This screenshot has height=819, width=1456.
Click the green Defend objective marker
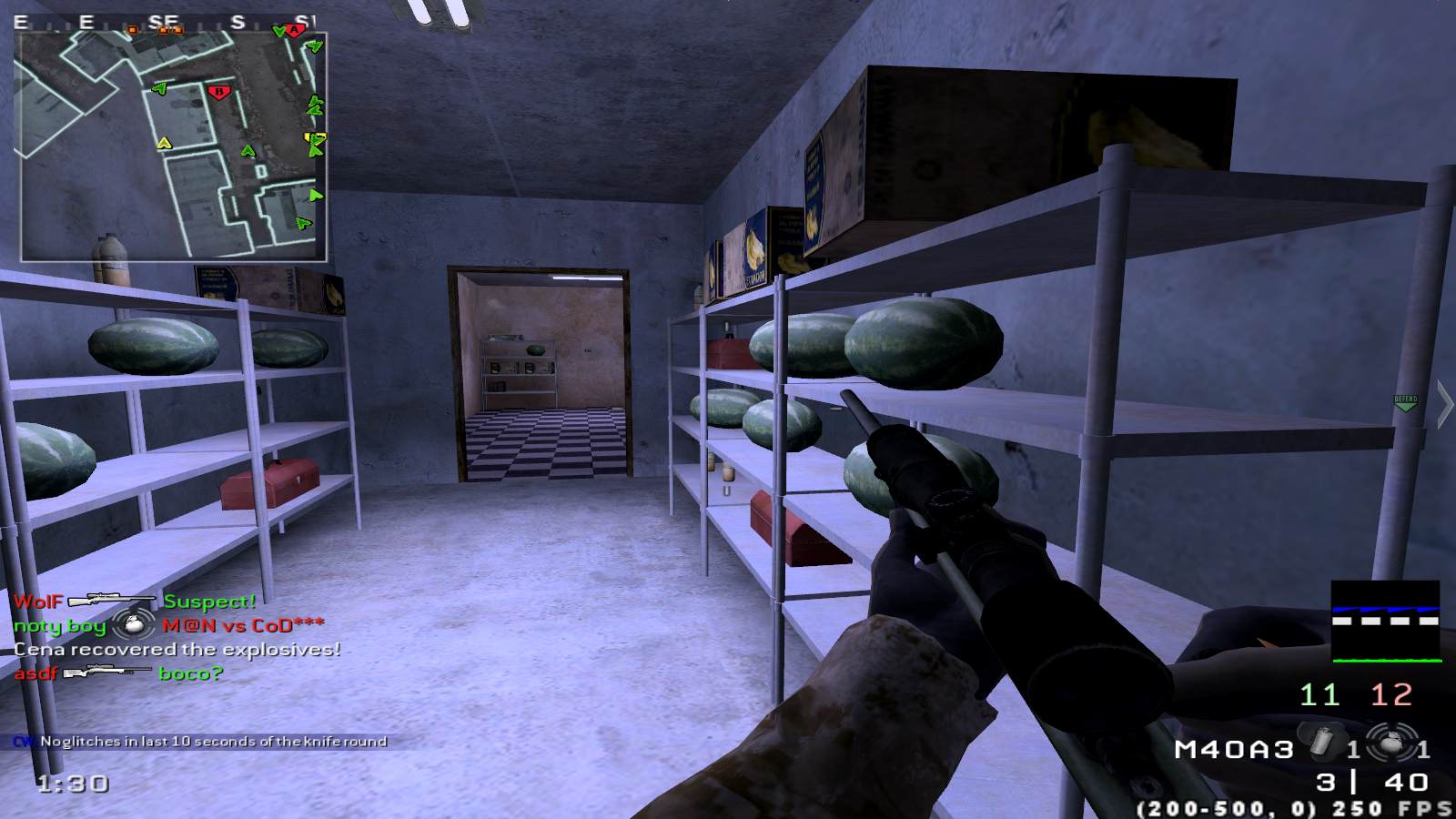coord(1406,402)
